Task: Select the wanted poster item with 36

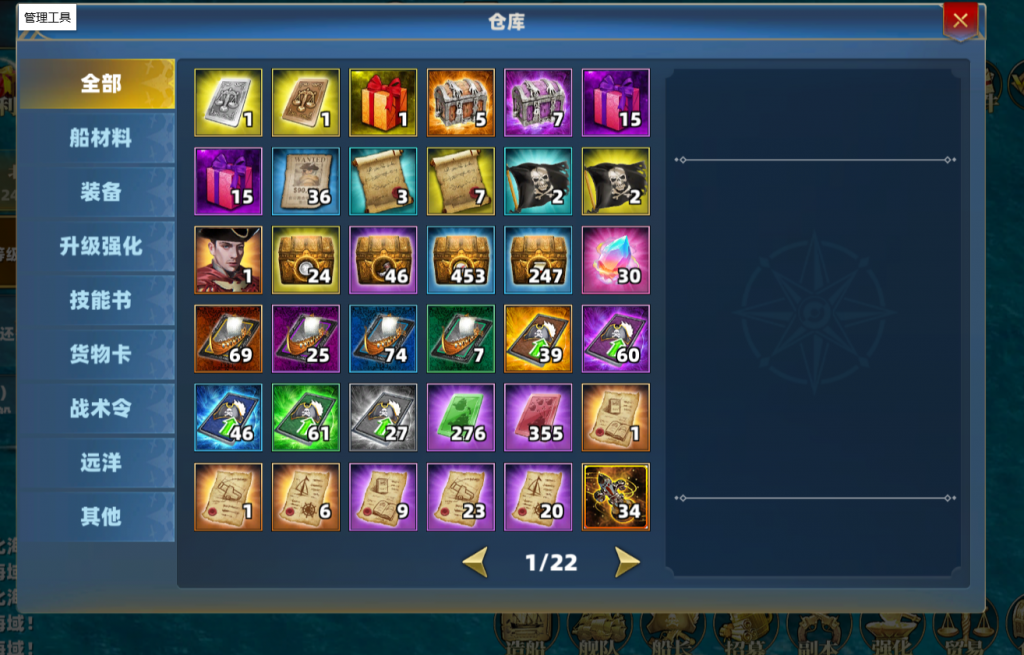Action: pyautogui.click(x=306, y=181)
